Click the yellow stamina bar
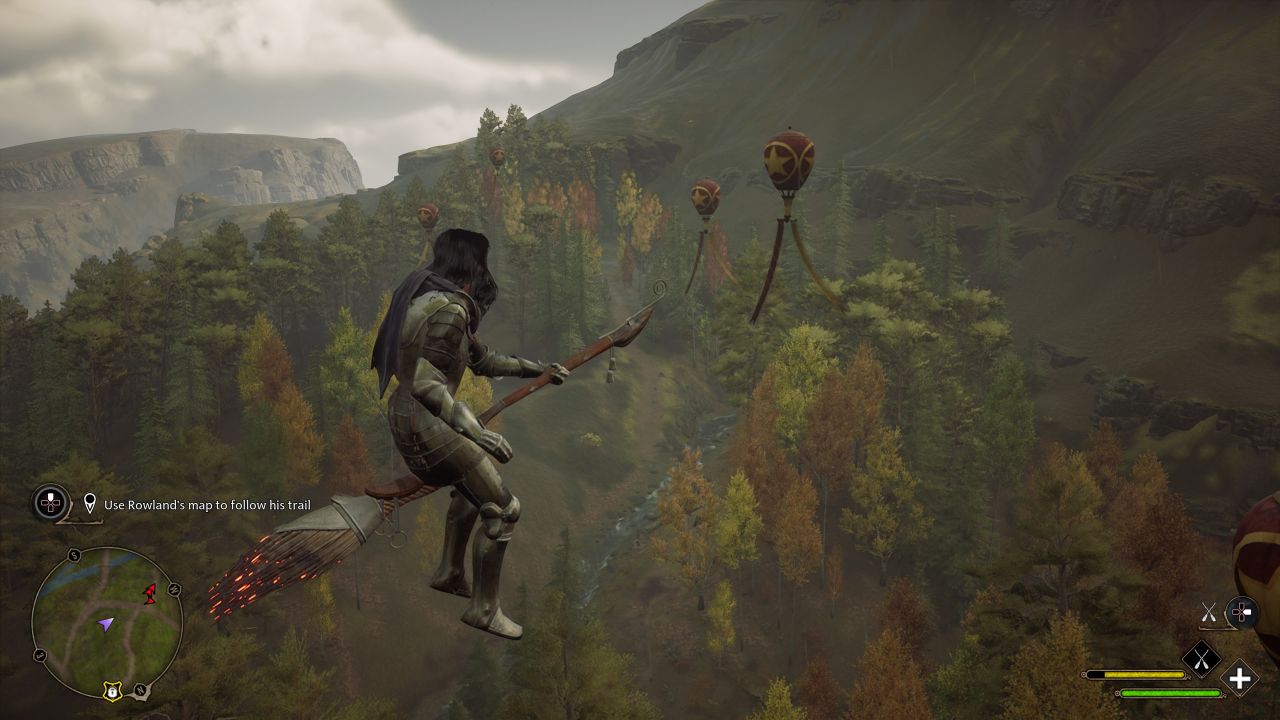The width and height of the screenshot is (1280, 720). [x=1144, y=674]
